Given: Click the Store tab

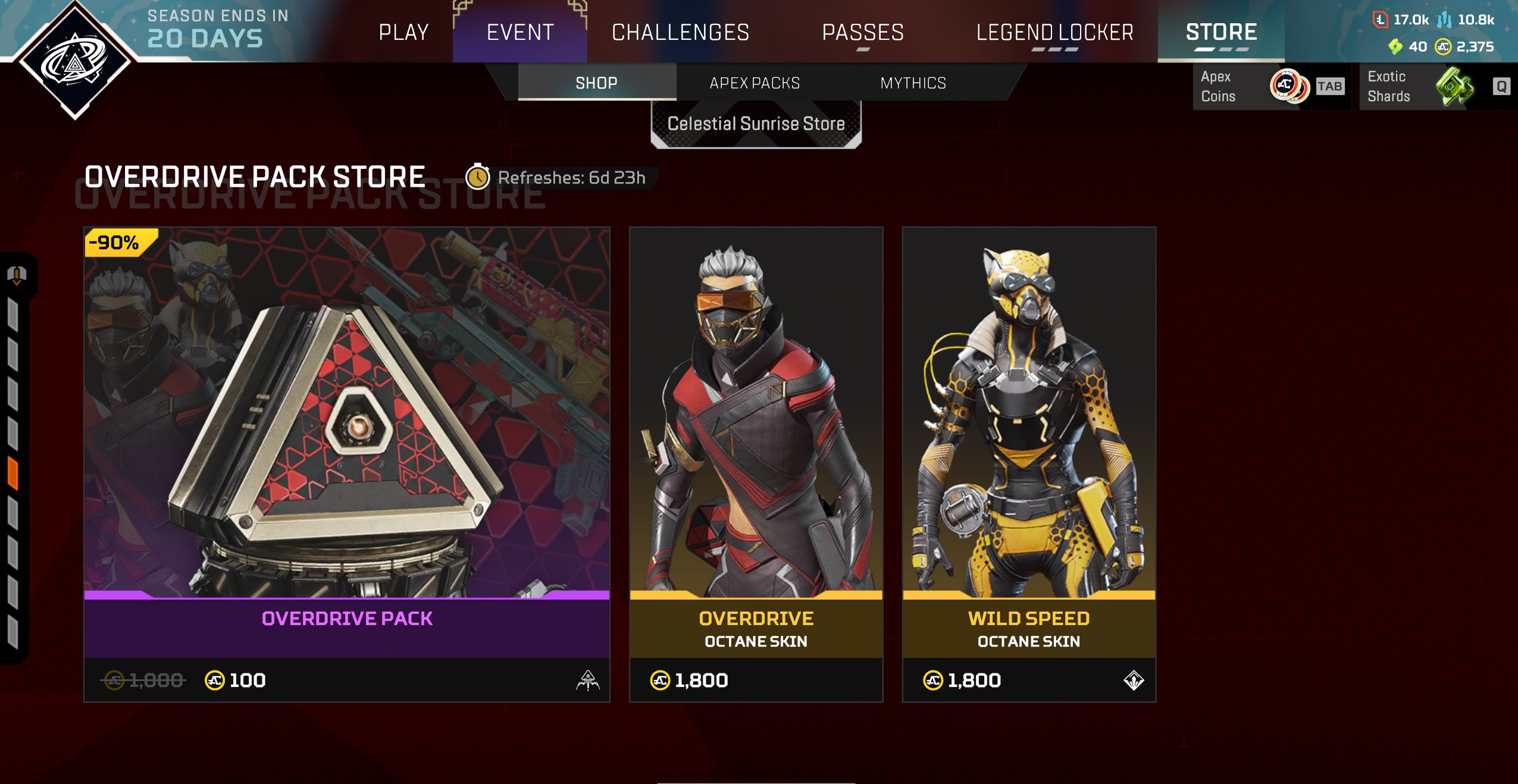Looking at the screenshot, I should click(1221, 32).
